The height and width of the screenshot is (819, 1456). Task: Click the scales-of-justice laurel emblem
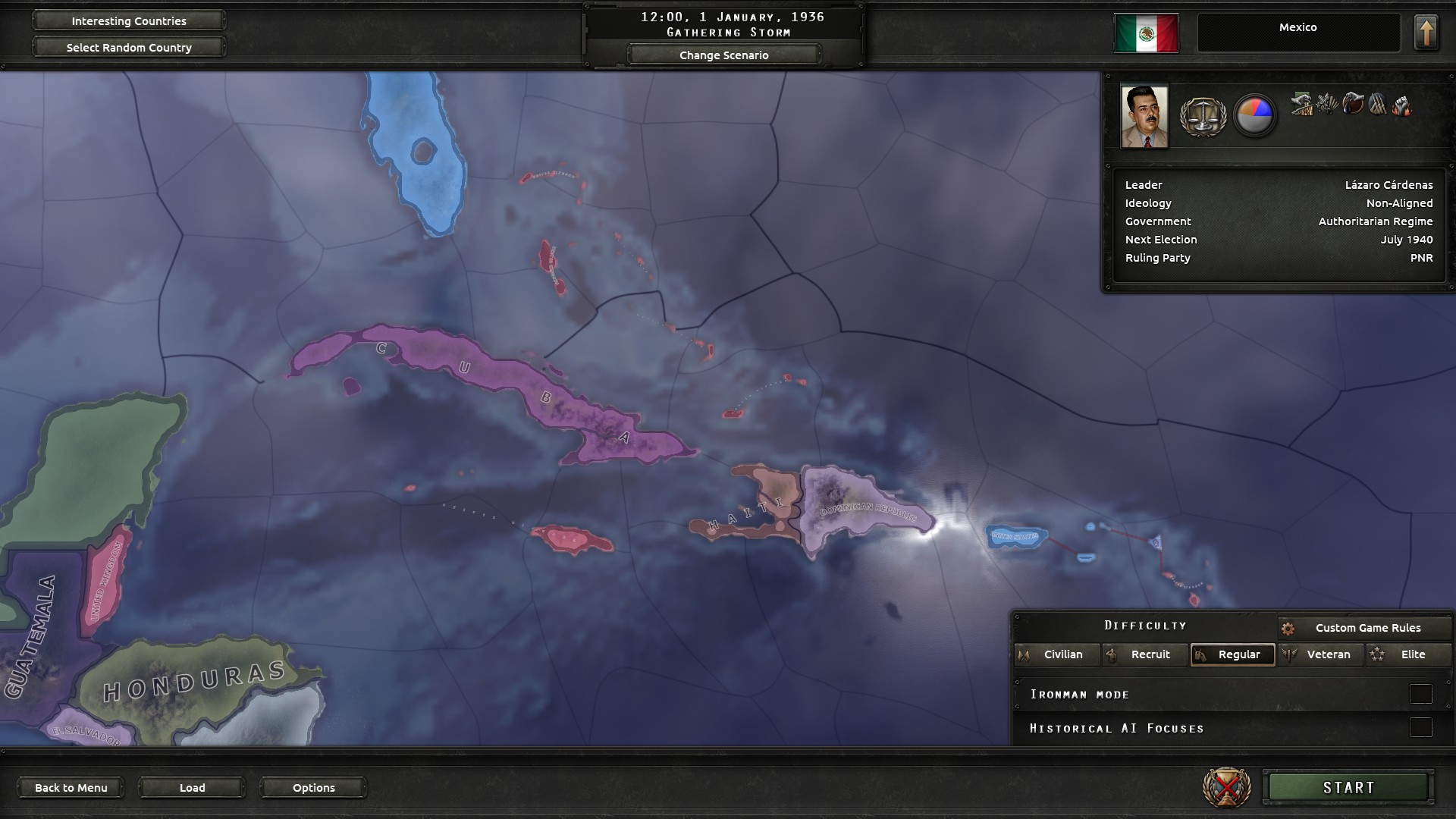pos(1203,115)
